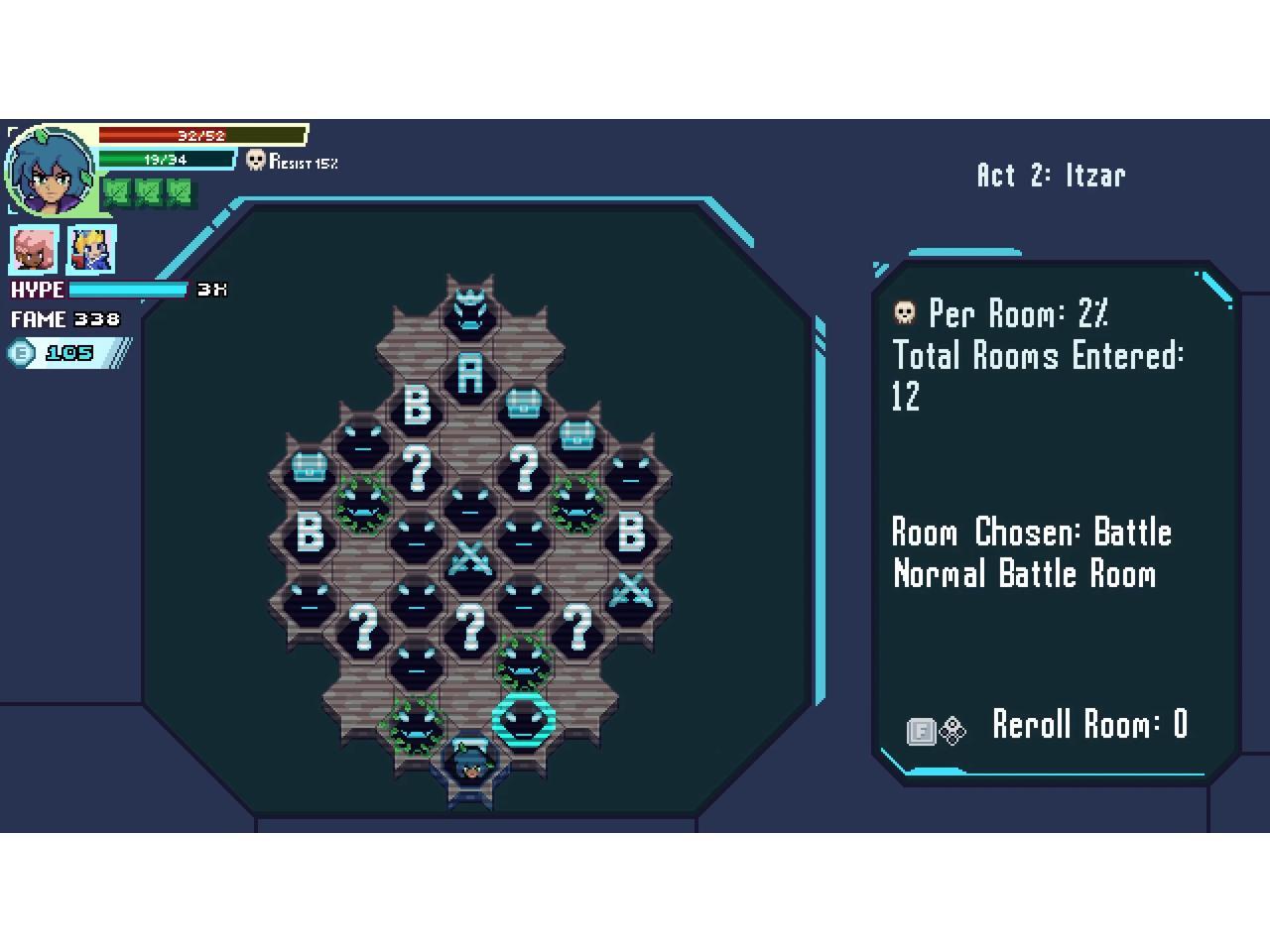Click the player's current map tile
Image resolution: width=1270 pixels, height=952 pixels.
(469, 764)
